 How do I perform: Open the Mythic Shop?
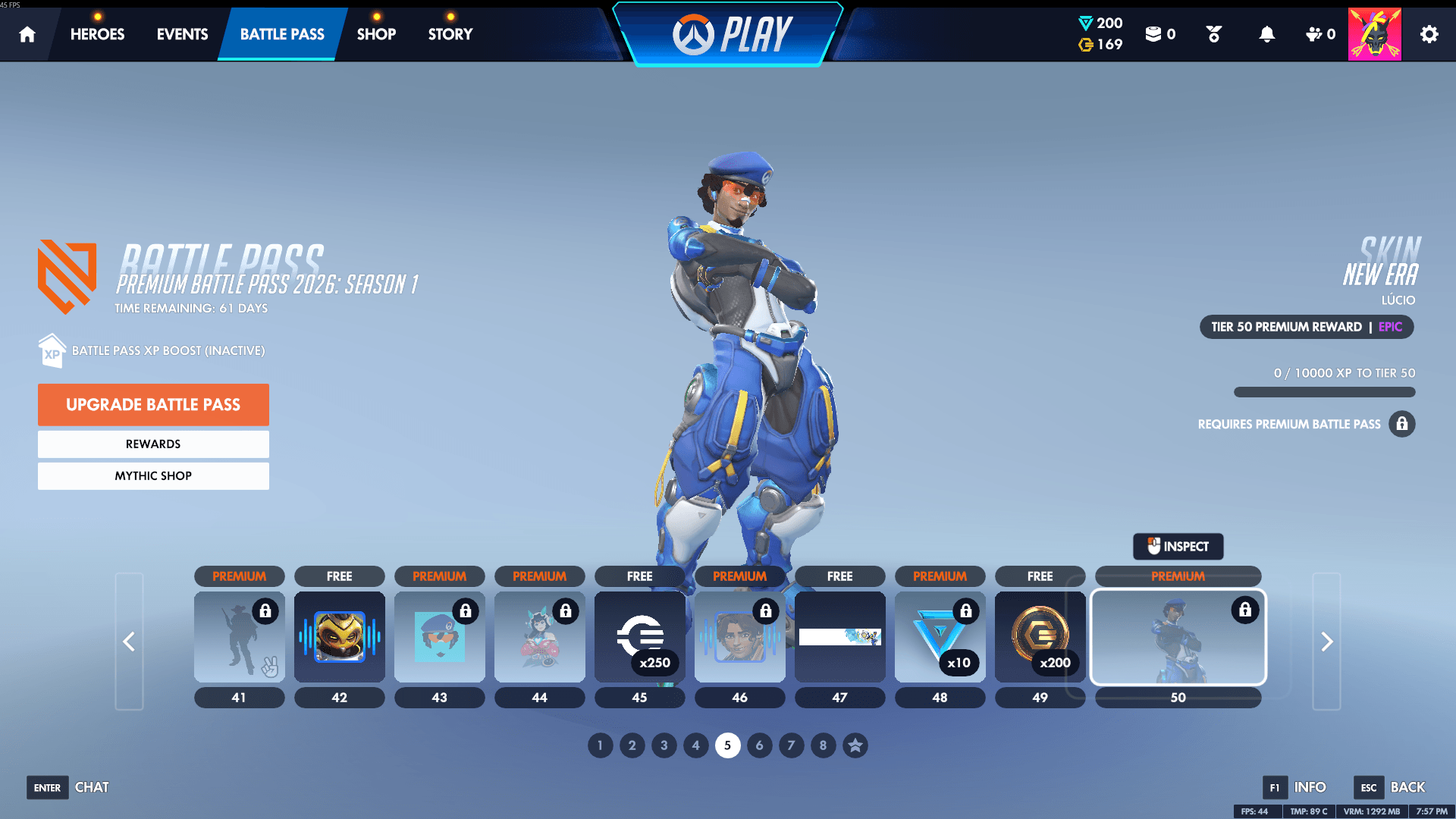pyautogui.click(x=153, y=475)
